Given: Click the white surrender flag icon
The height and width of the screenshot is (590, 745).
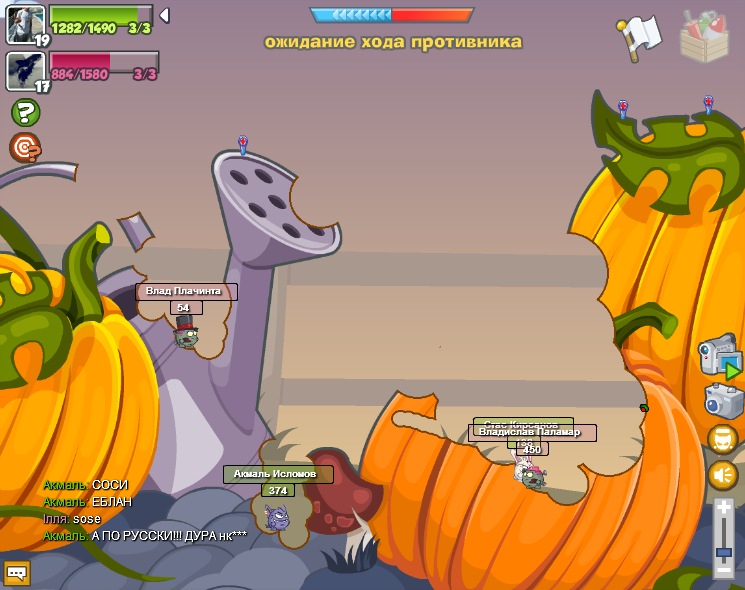Looking at the screenshot, I should tap(639, 37).
